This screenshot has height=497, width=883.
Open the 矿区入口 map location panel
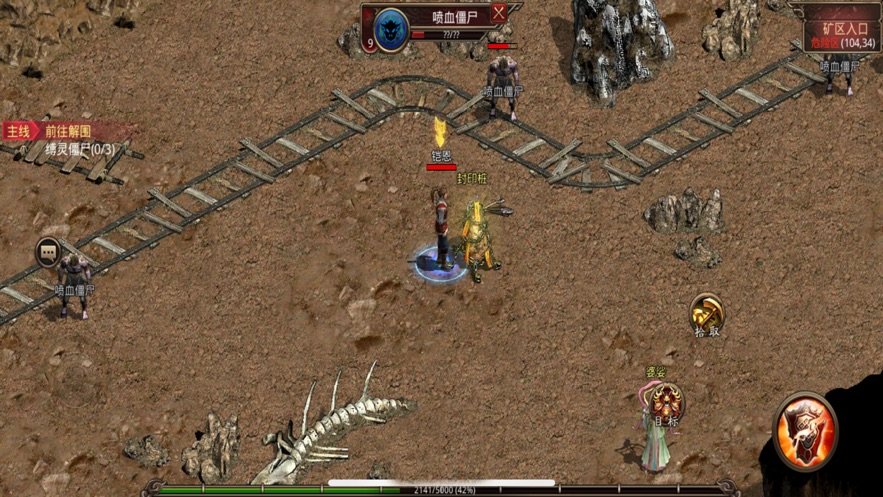click(840, 30)
